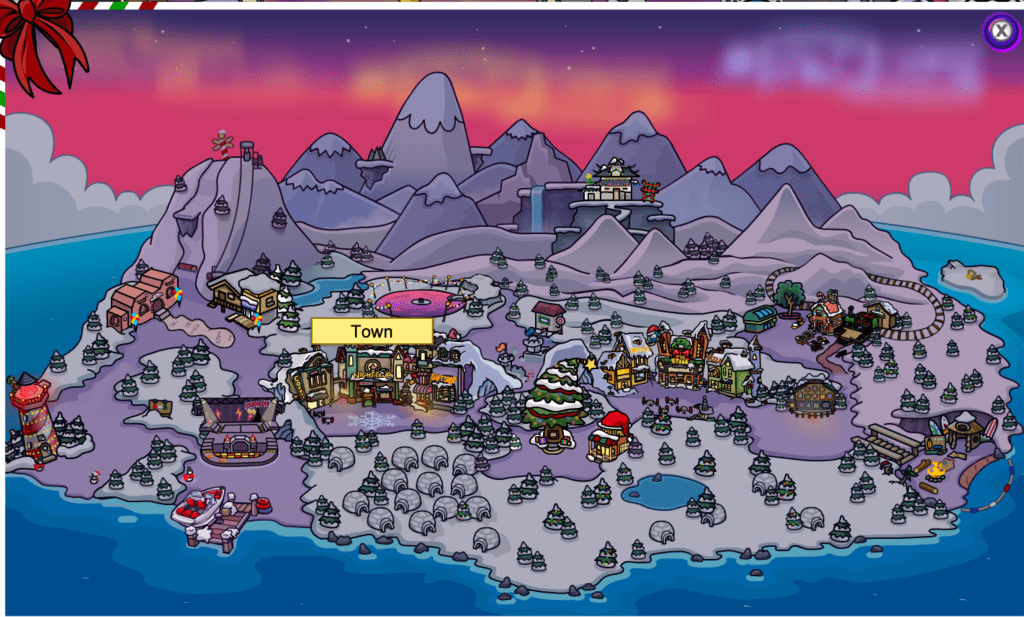Select the Mine shack by the tracks
Image resolution: width=1024 pixels, height=617 pixels.
click(x=827, y=313)
